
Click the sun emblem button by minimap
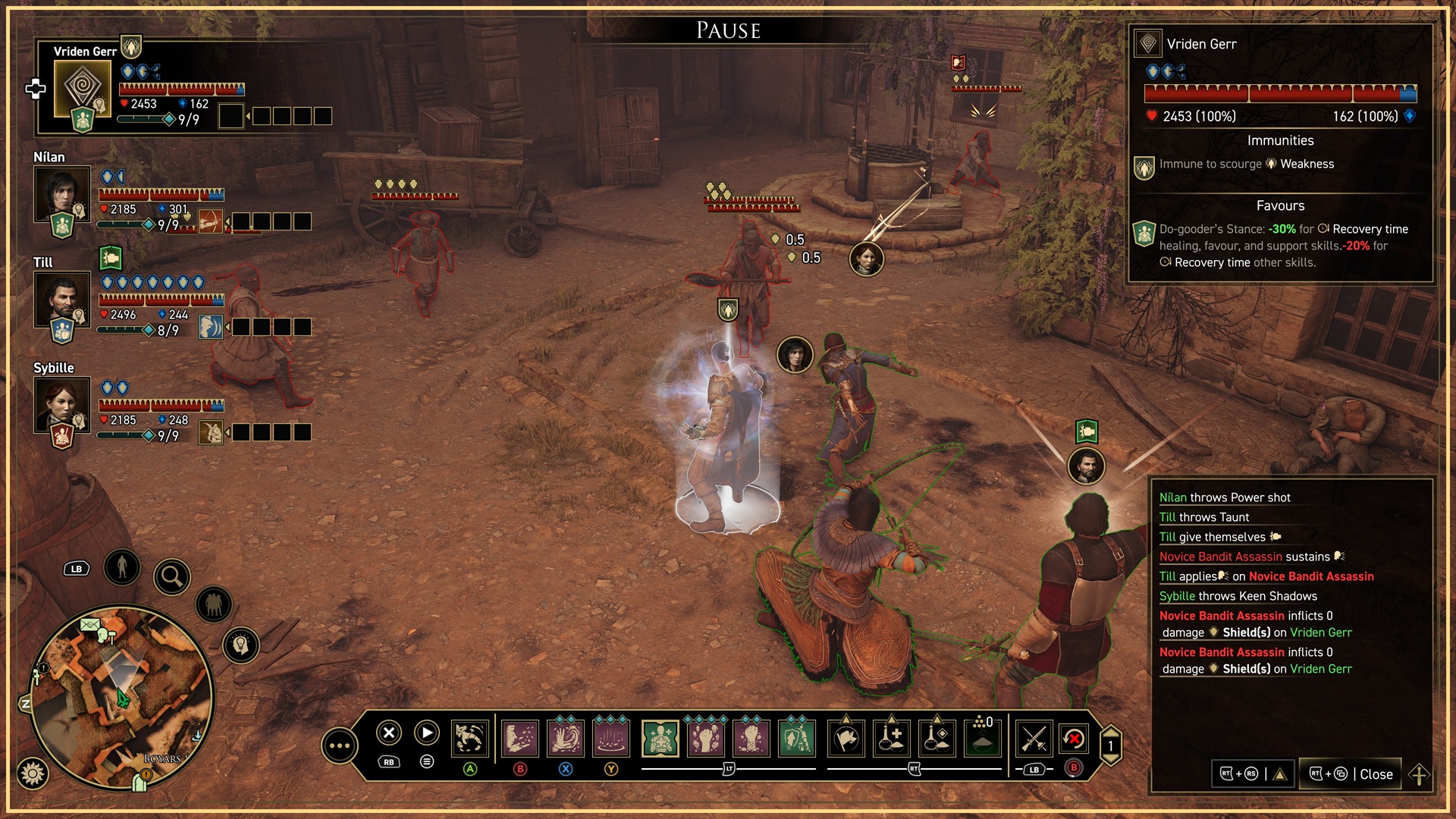point(33,773)
